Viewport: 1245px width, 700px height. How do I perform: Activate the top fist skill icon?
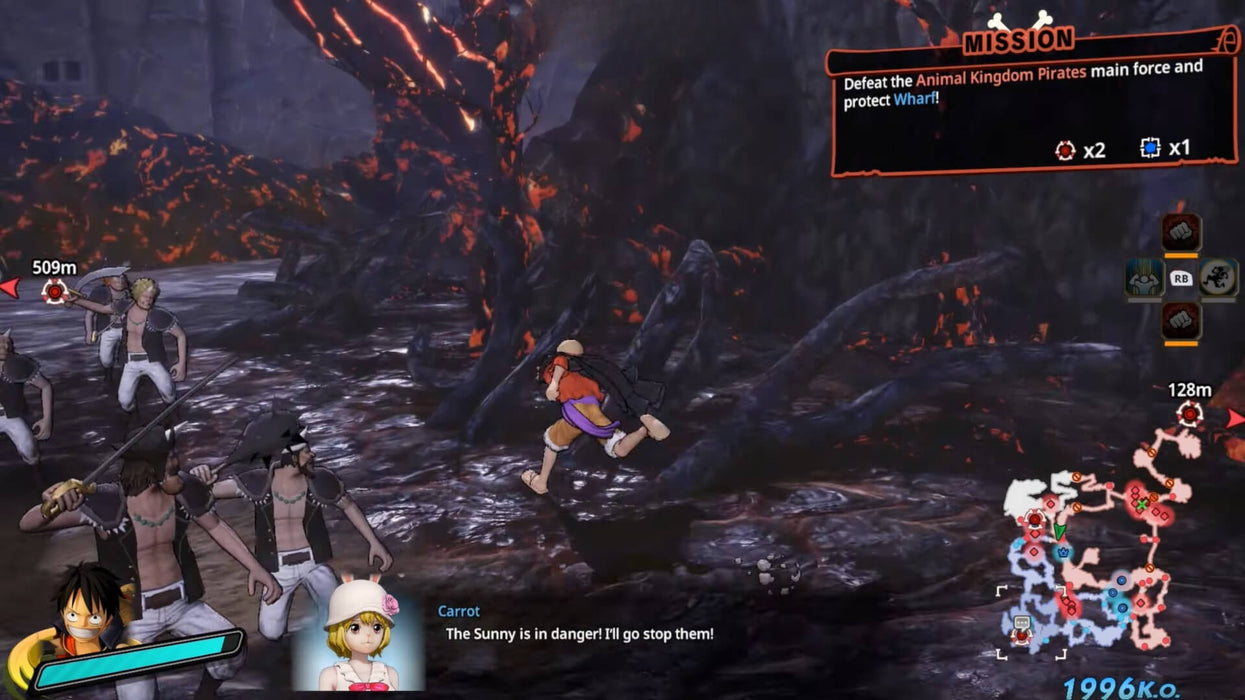coord(1181,233)
